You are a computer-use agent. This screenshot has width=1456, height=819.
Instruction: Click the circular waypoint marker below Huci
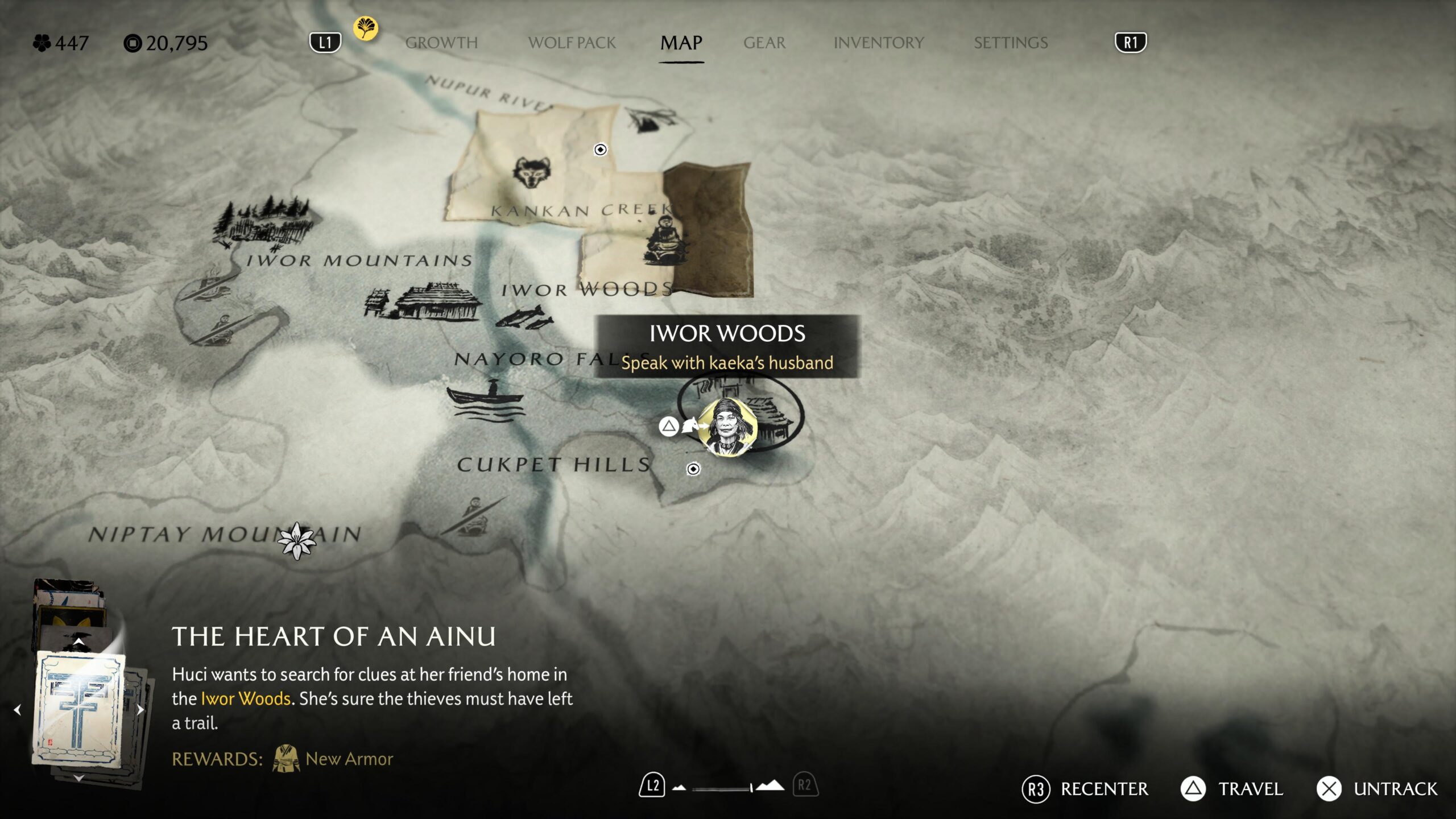(693, 469)
